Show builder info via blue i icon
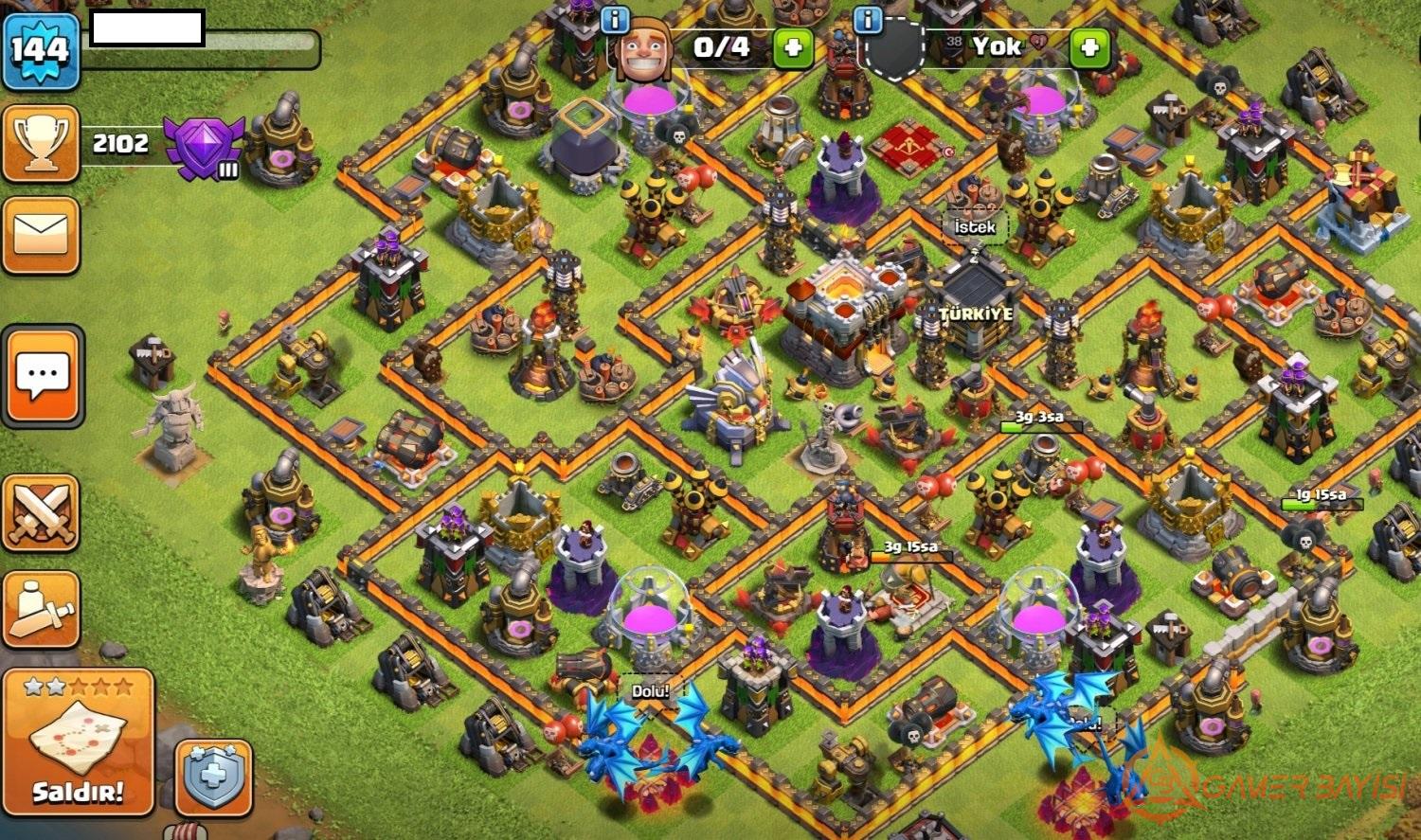1421x840 pixels. coord(615,19)
